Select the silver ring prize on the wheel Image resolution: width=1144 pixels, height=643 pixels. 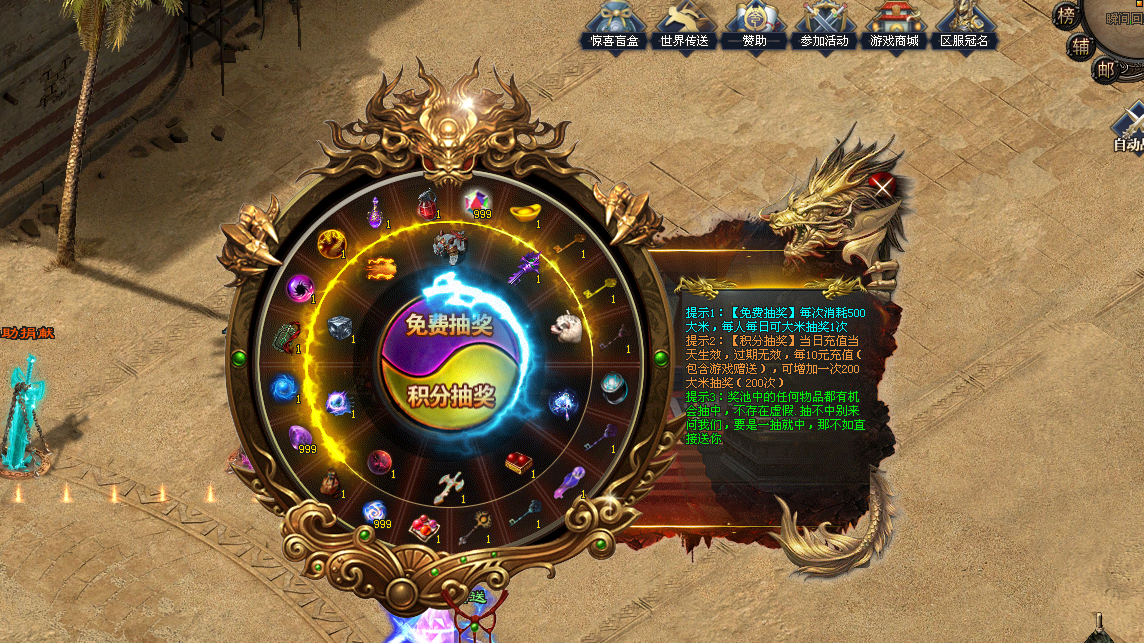(614, 384)
